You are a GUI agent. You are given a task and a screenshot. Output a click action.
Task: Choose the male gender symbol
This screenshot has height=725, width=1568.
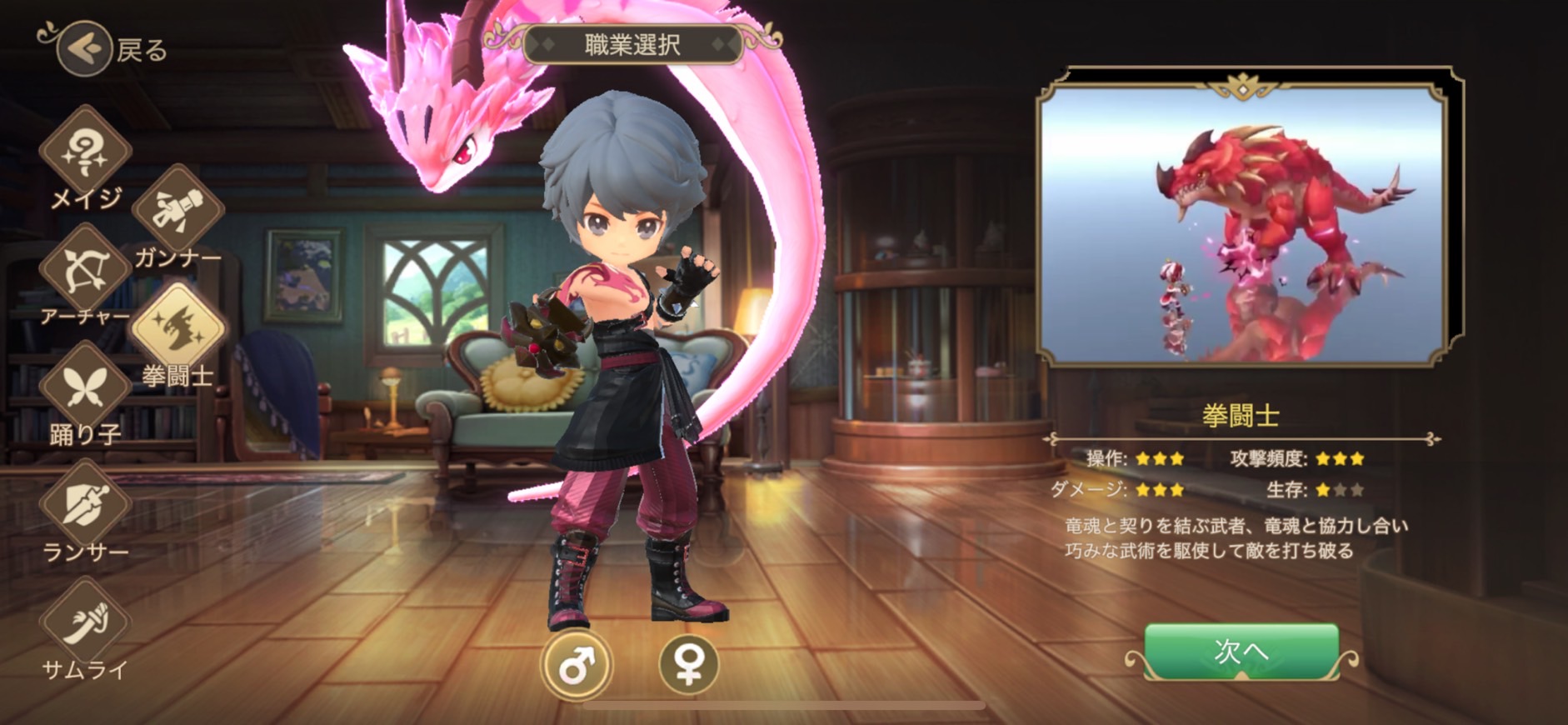pos(576,665)
